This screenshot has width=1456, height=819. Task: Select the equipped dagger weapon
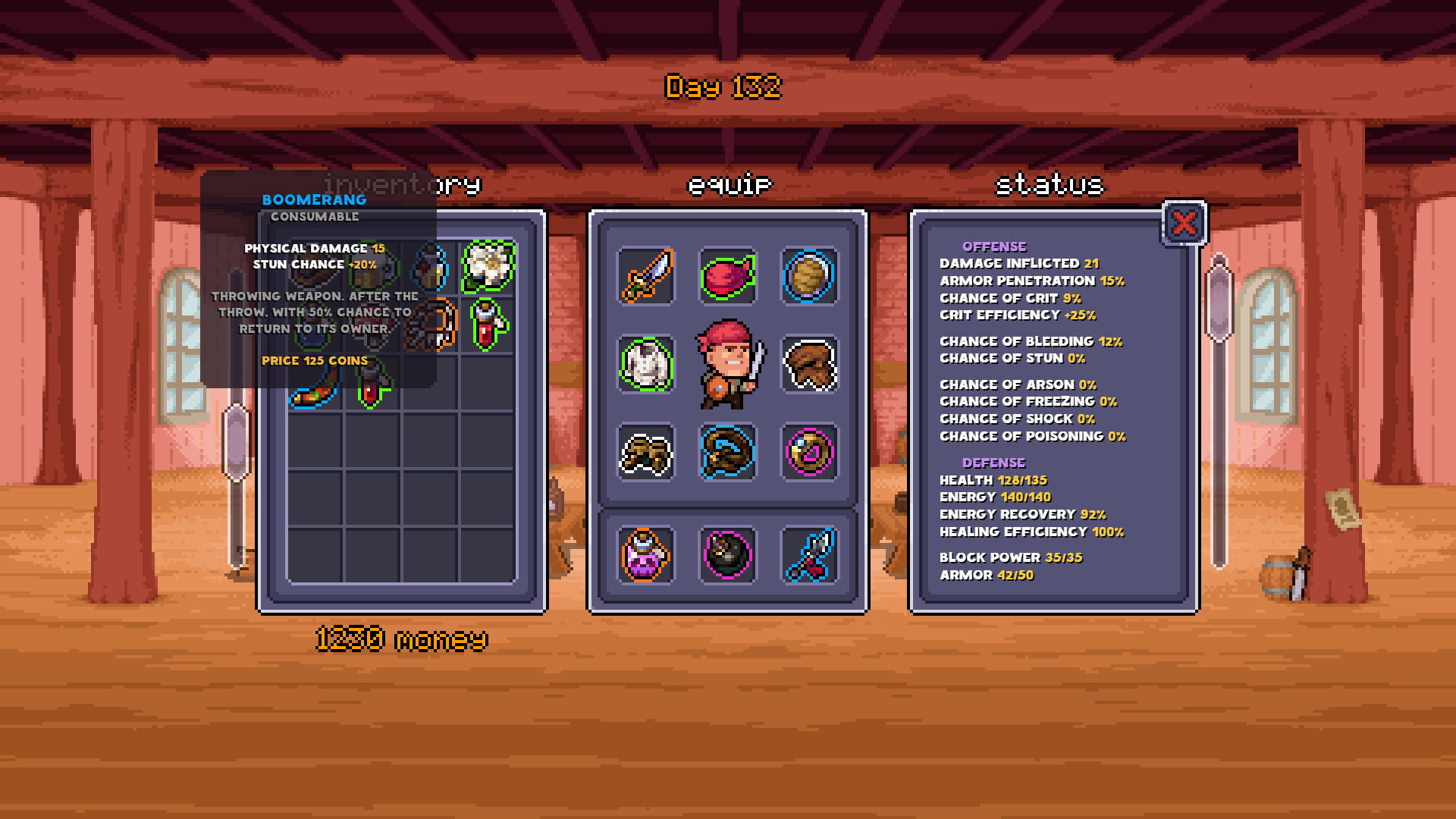point(646,275)
